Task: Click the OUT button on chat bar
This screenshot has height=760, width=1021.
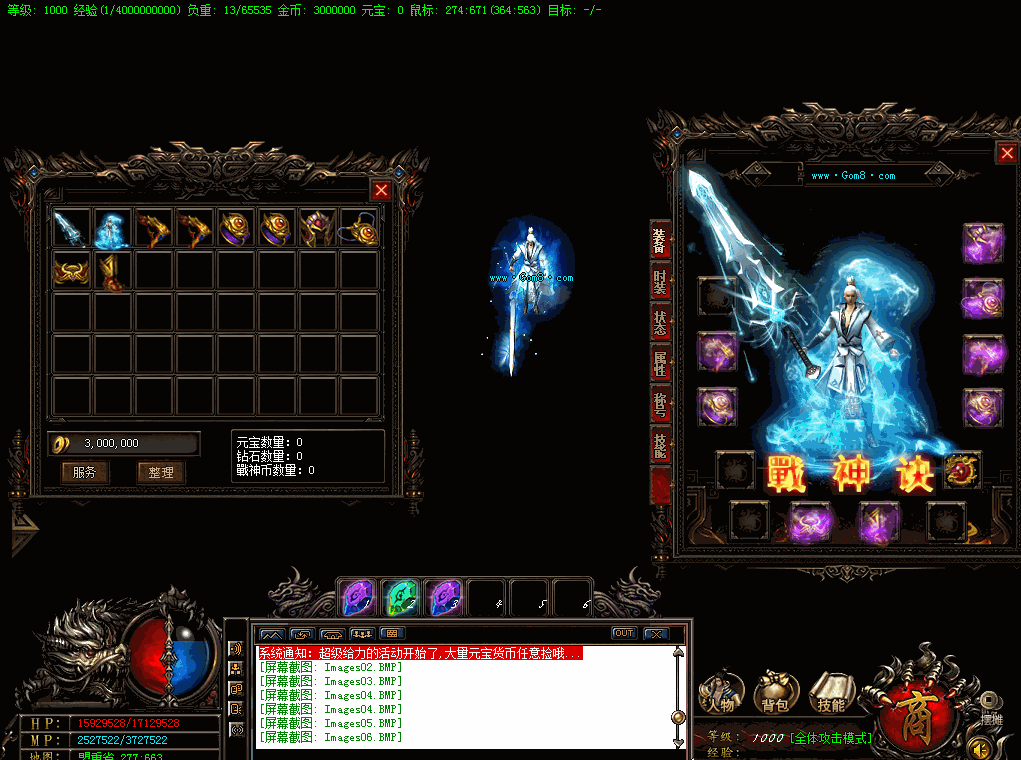Action: pyautogui.click(x=624, y=633)
